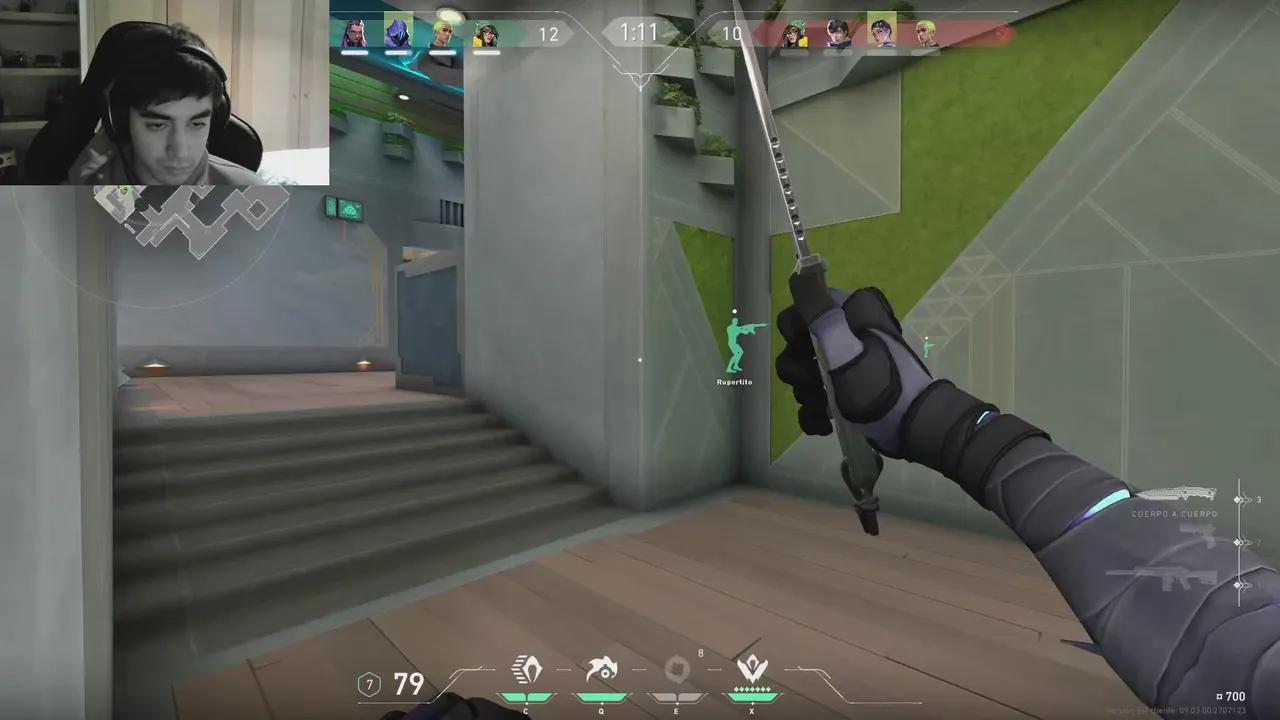Click the greyed-out E ability icon

[x=676, y=670]
